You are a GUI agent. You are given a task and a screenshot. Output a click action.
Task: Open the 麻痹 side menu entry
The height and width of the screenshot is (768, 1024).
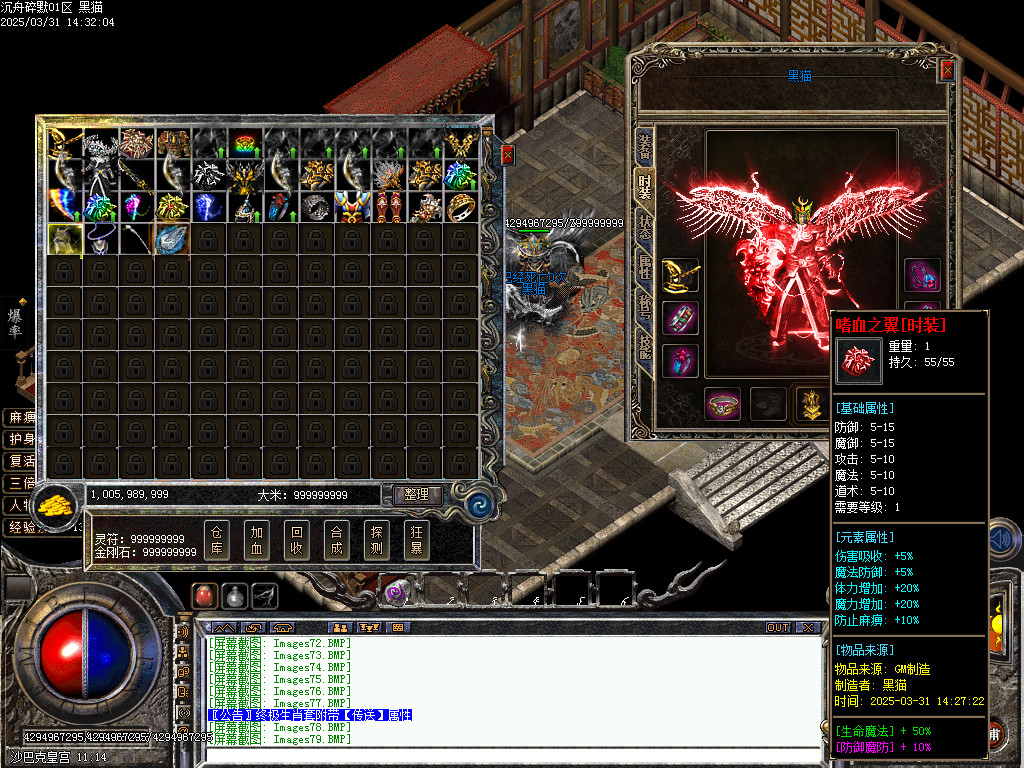(20, 417)
